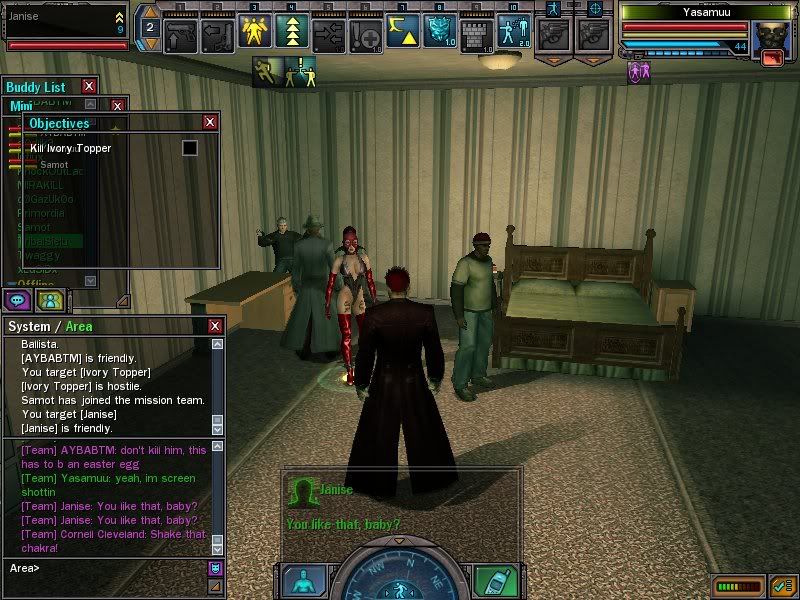The image size is (800, 600).
Task: Open the purple chat bubble button
Action: (x=18, y=299)
